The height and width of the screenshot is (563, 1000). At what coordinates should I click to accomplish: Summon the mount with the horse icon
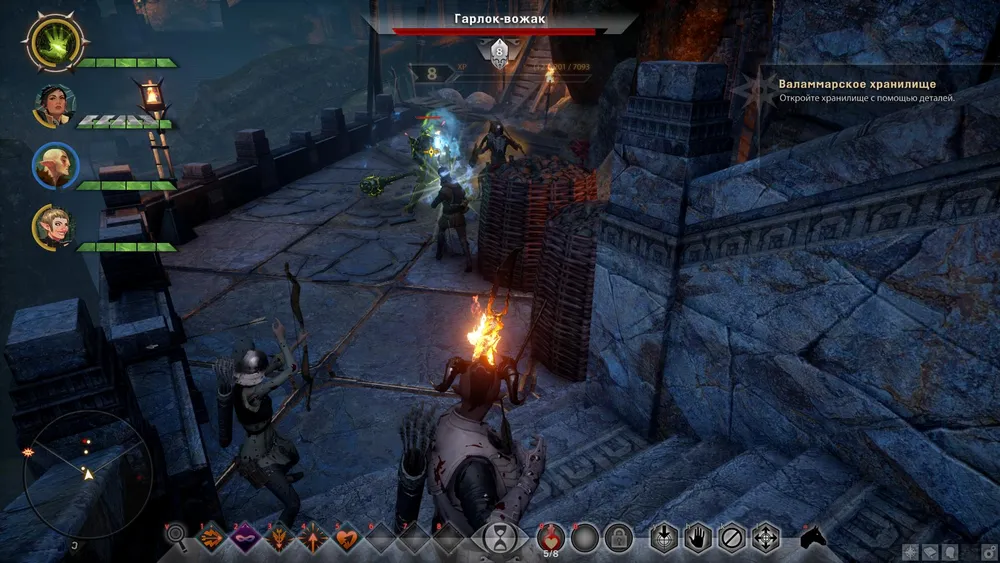point(814,538)
